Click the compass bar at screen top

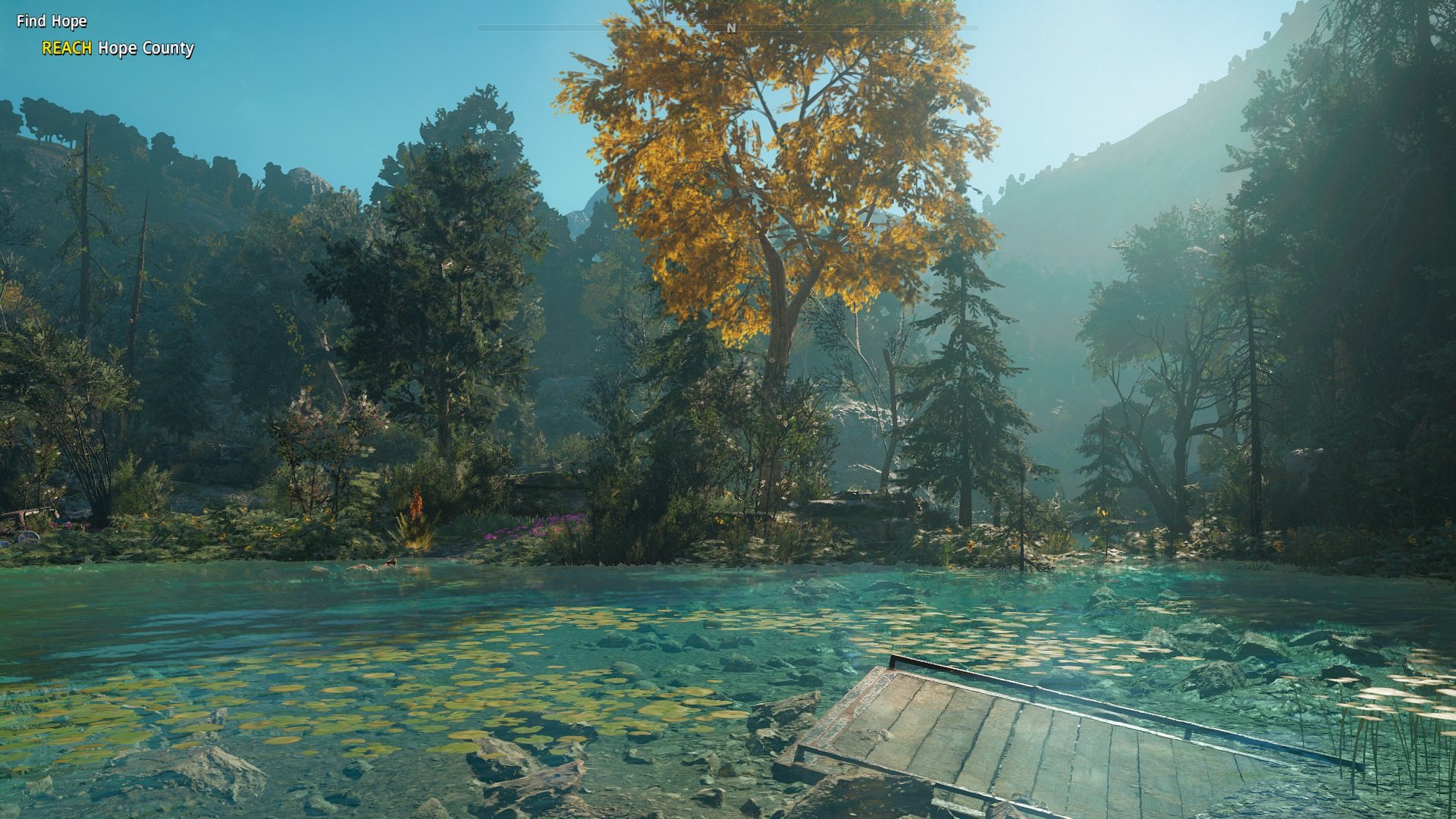pos(728,25)
